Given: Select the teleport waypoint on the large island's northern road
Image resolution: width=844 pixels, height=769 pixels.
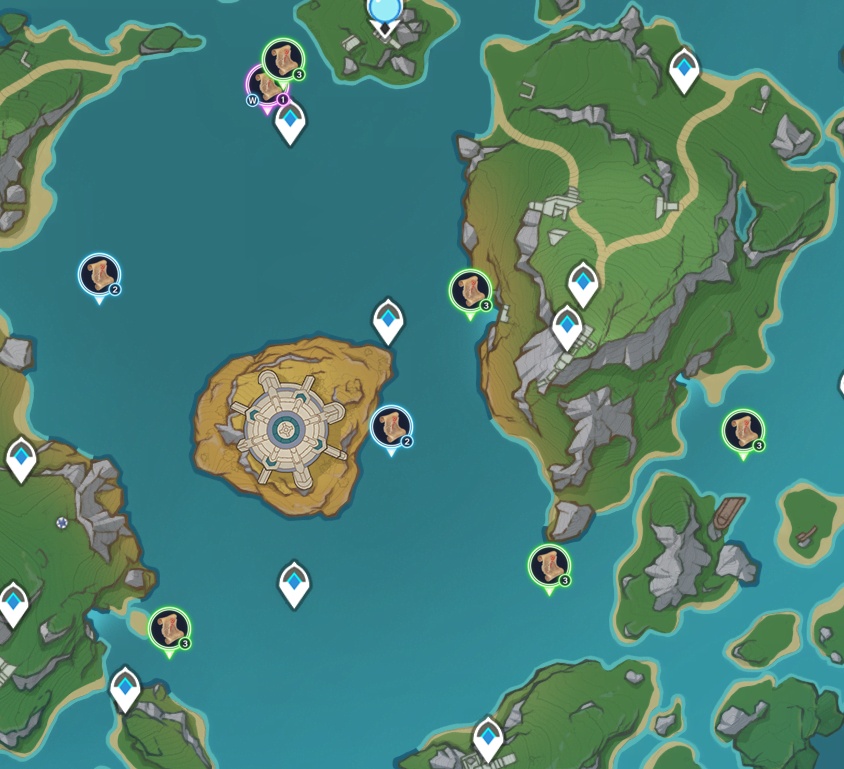Looking at the screenshot, I should (684, 69).
